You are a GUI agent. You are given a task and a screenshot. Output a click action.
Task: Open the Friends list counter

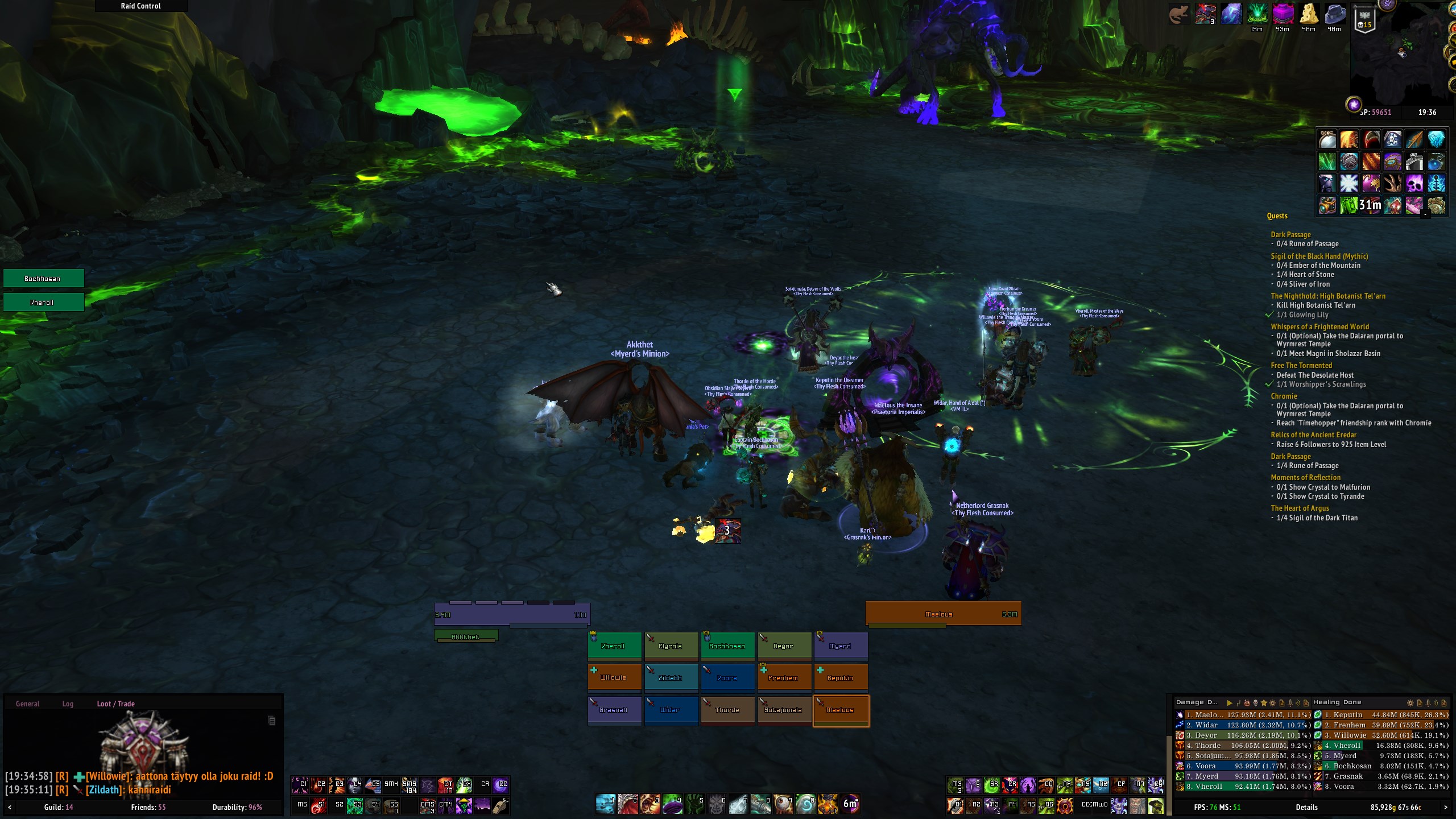click(148, 807)
